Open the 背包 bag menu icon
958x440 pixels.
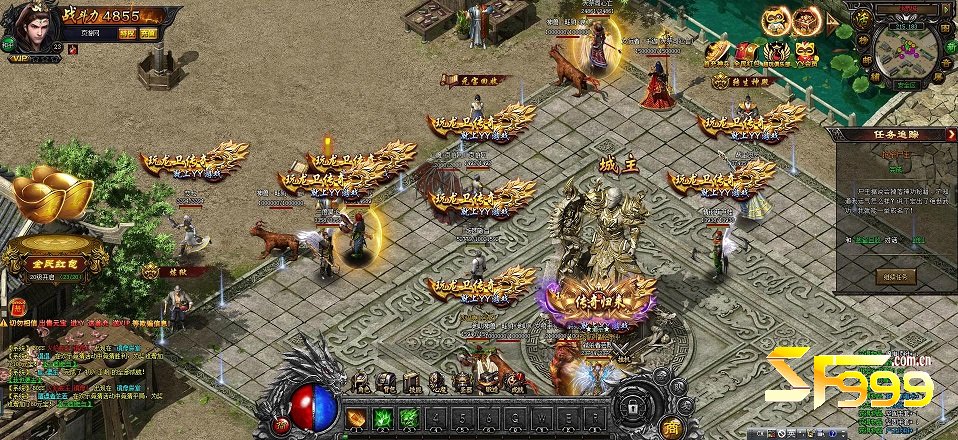[x=386, y=381]
